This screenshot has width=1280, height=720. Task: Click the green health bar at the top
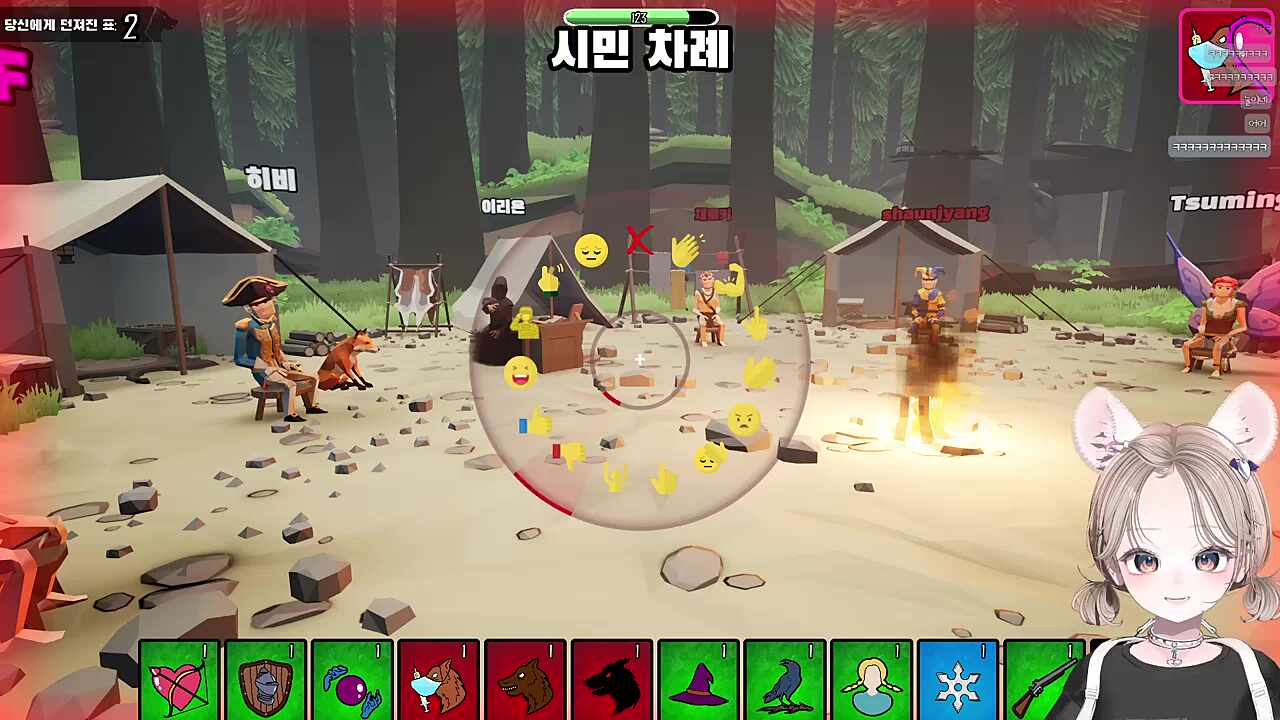click(x=640, y=17)
